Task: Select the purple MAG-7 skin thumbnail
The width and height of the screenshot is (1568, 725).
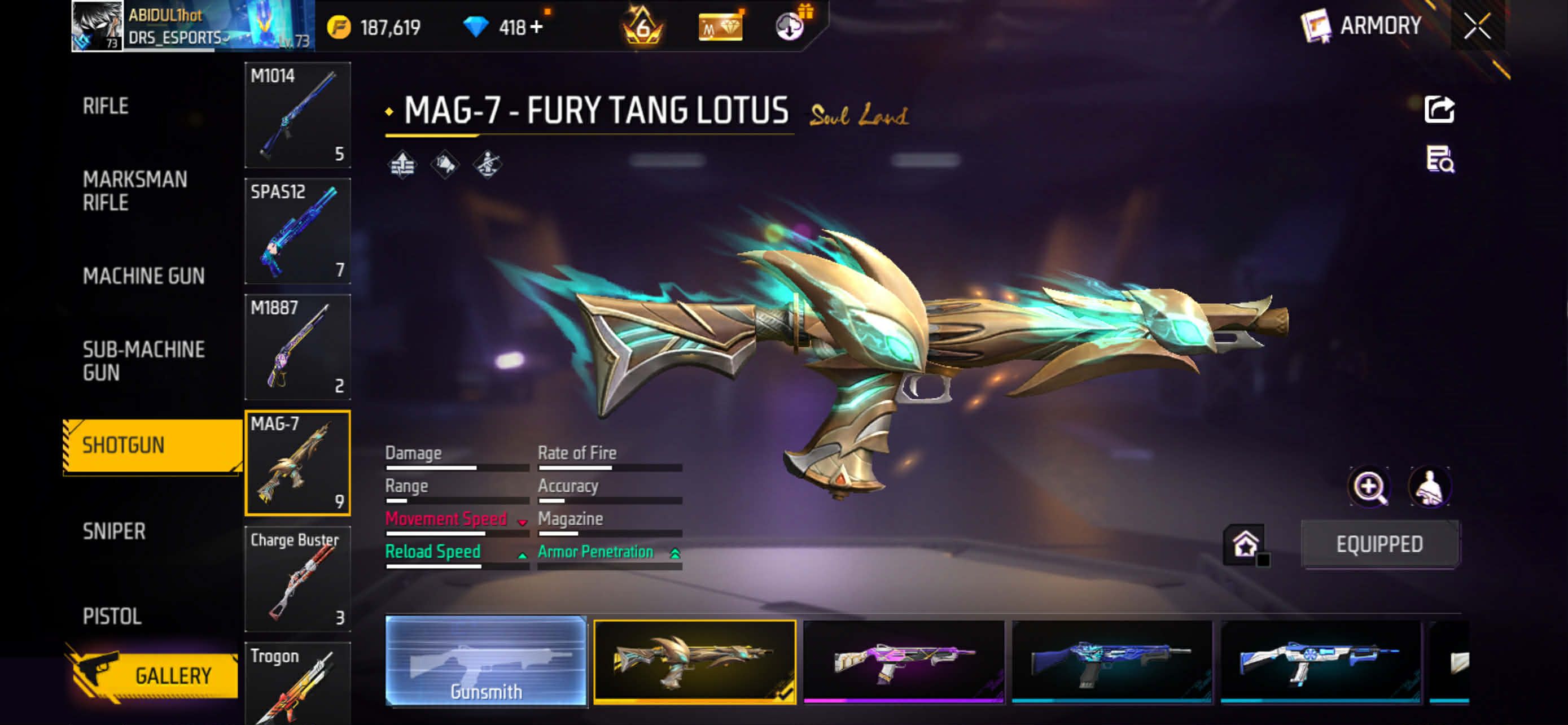Action: pyautogui.click(x=903, y=661)
